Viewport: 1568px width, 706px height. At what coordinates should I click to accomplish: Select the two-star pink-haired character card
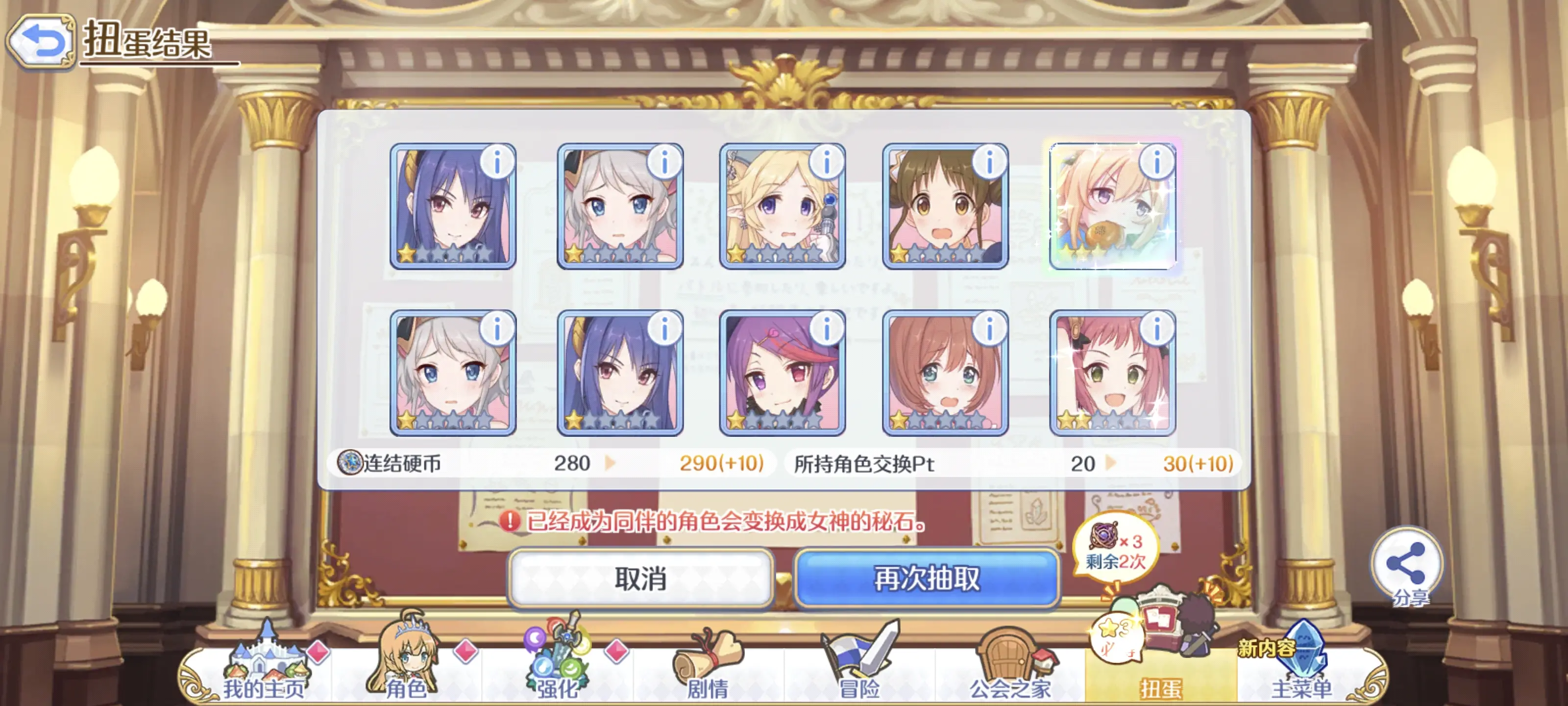(x=1111, y=374)
